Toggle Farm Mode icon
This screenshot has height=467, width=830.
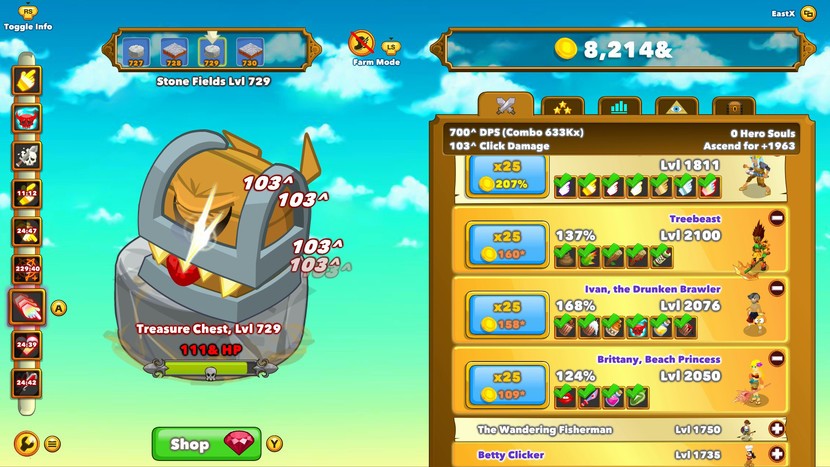[x=362, y=43]
